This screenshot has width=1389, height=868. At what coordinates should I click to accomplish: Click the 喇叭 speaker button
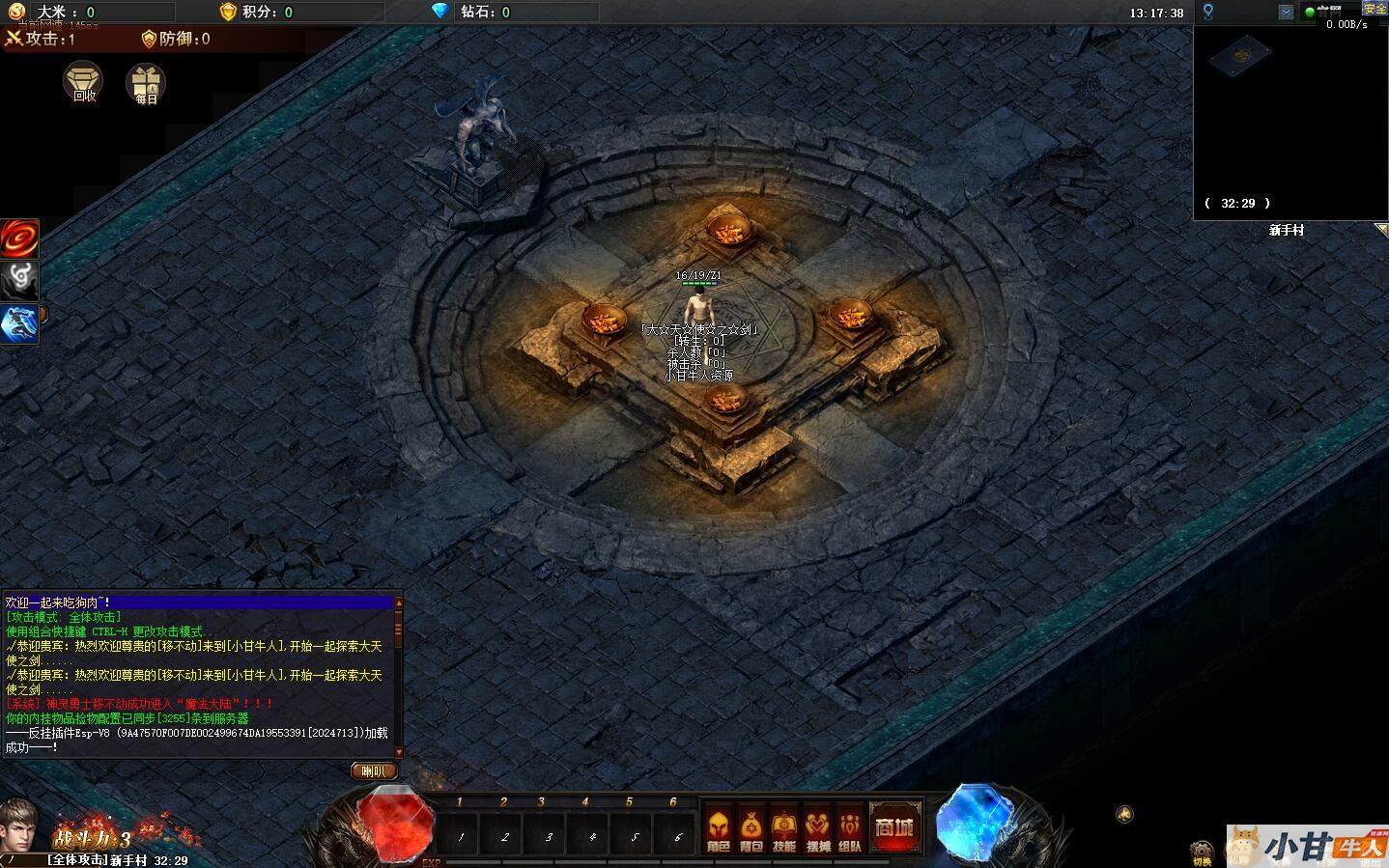(373, 770)
